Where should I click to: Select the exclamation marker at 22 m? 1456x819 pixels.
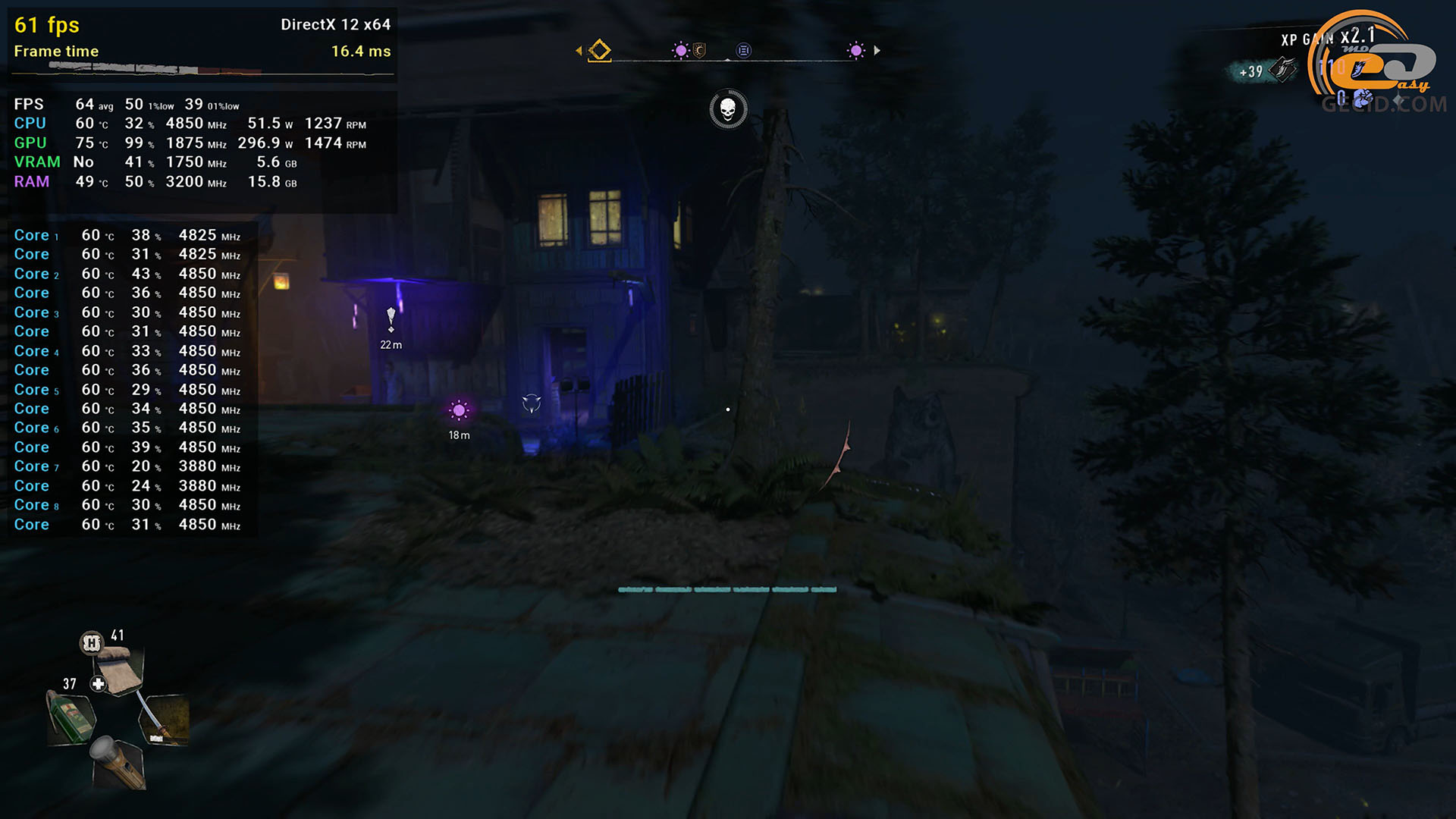(x=391, y=319)
